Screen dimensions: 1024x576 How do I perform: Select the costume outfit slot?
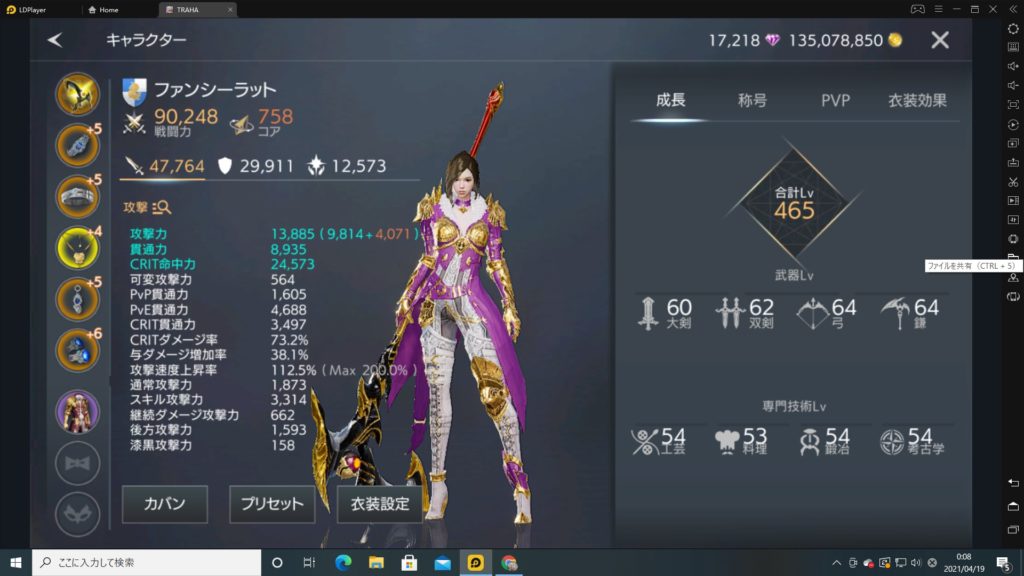pyautogui.click(x=77, y=411)
